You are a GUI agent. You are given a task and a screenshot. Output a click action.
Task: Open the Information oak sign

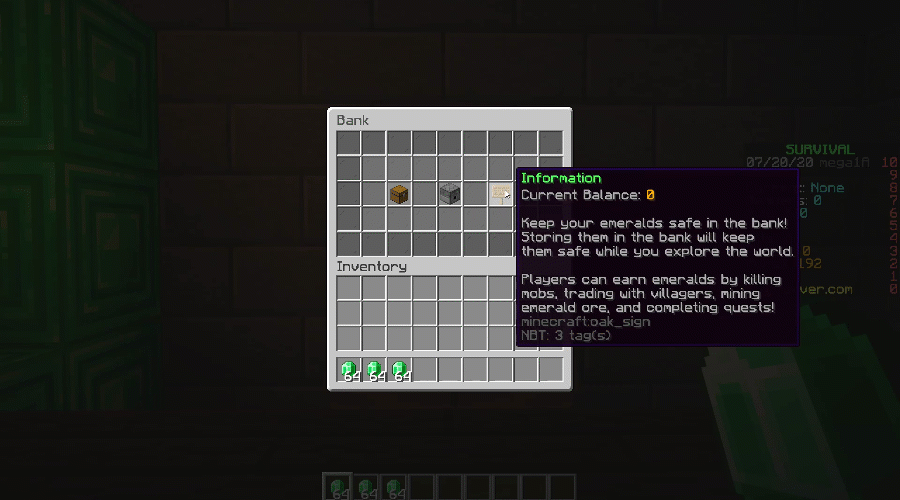point(500,194)
